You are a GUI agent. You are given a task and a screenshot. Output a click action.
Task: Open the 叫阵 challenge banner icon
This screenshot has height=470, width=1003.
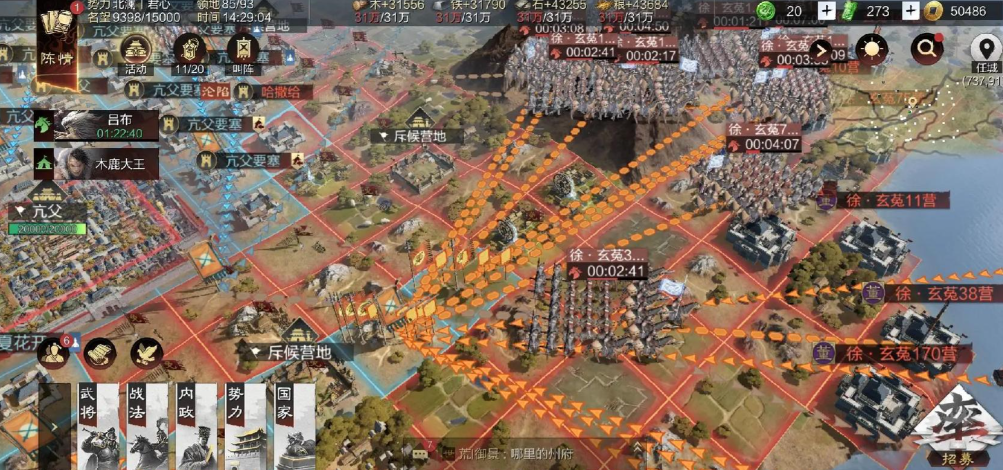(240, 51)
